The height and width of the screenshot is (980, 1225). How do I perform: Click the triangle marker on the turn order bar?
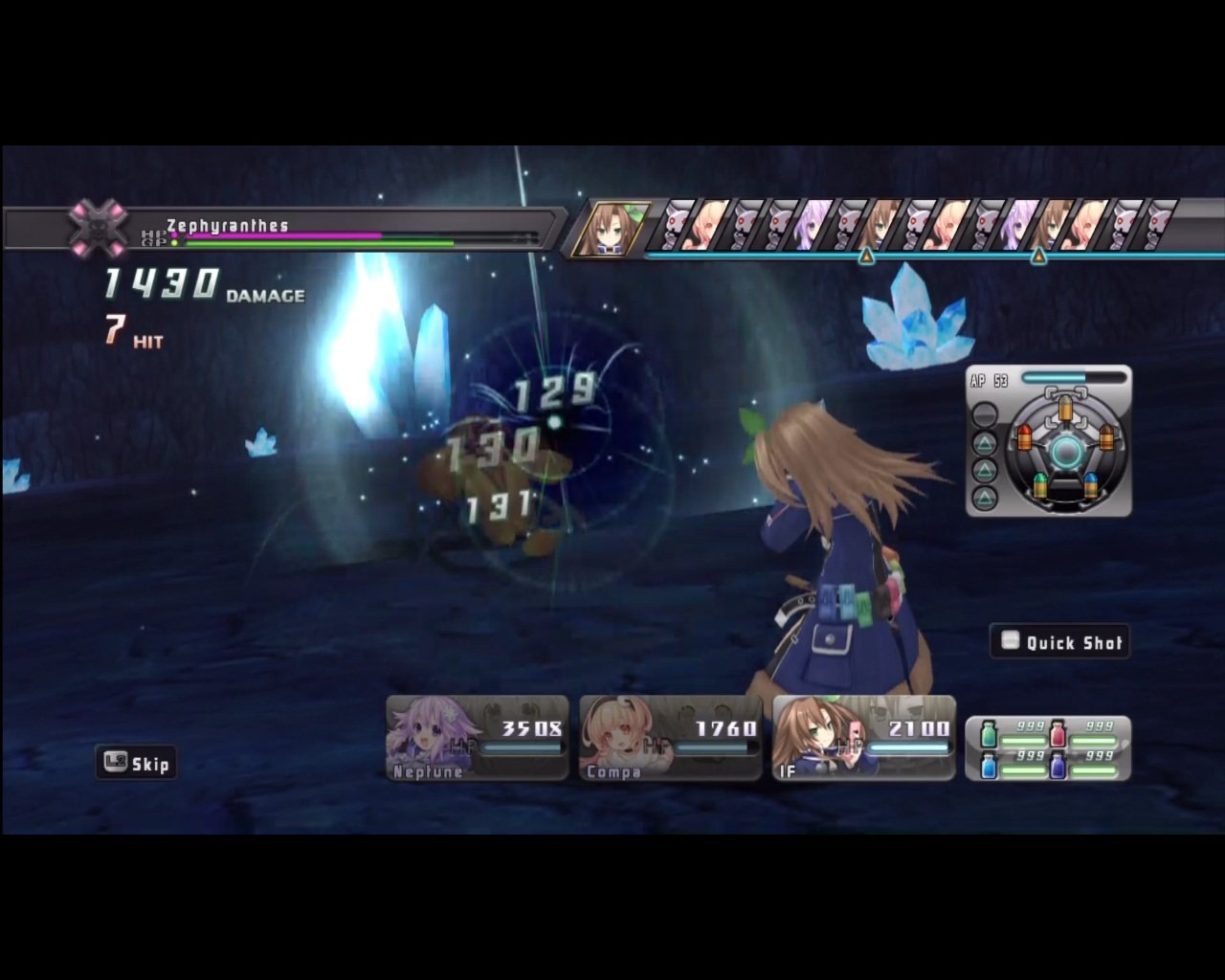coord(866,256)
